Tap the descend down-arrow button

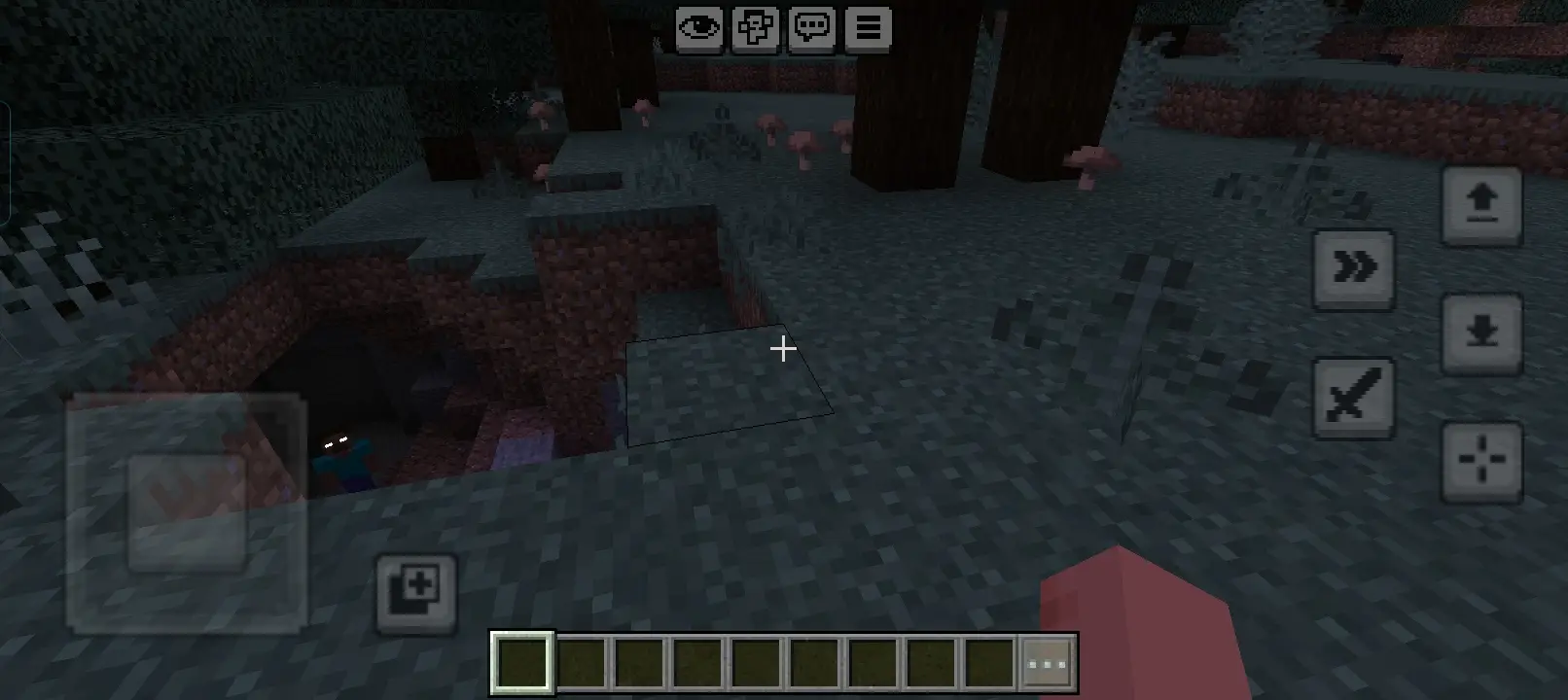coord(1481,333)
